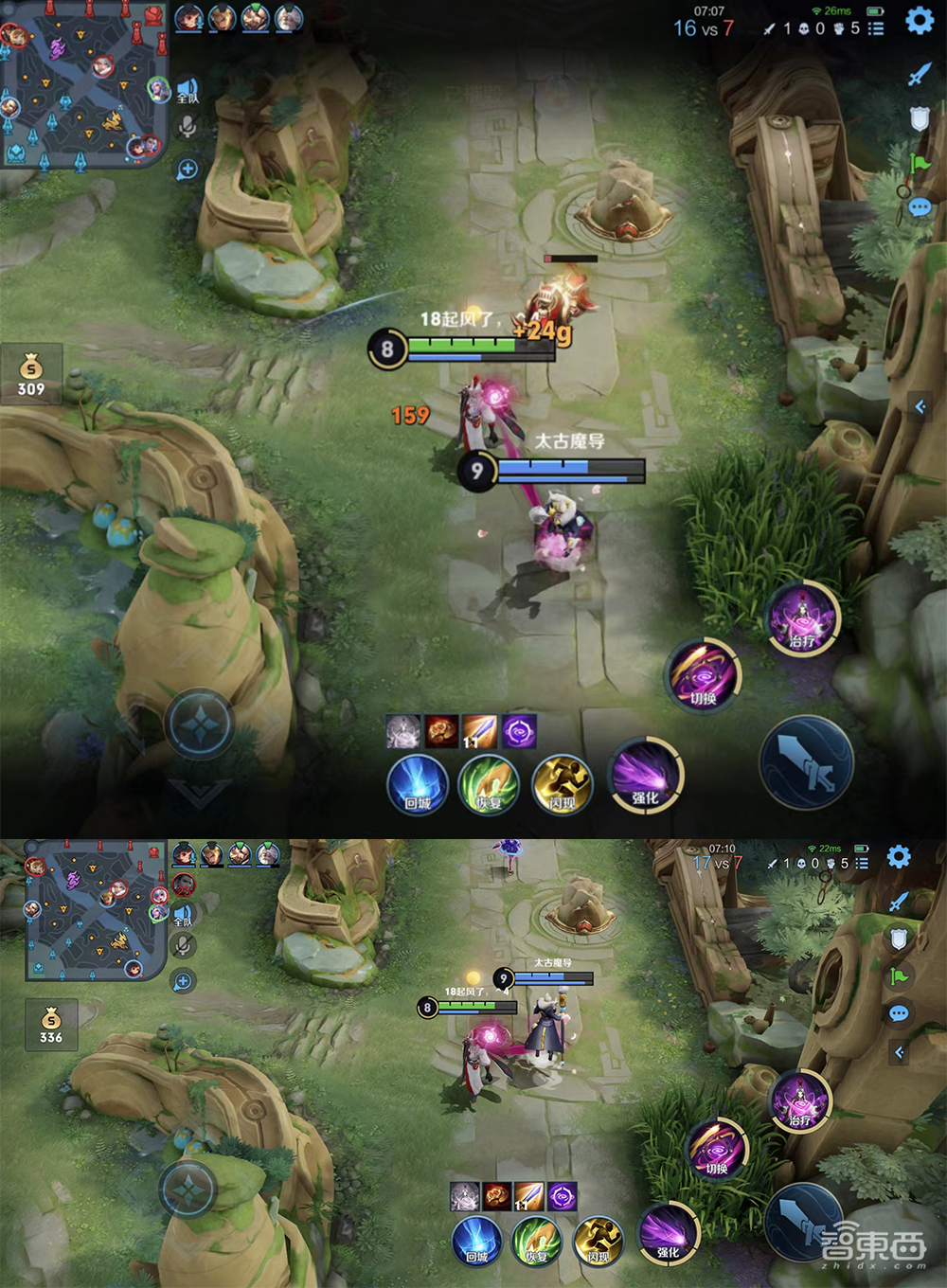Open the scoreboard list icon beside 07:07 timer

(x=876, y=28)
